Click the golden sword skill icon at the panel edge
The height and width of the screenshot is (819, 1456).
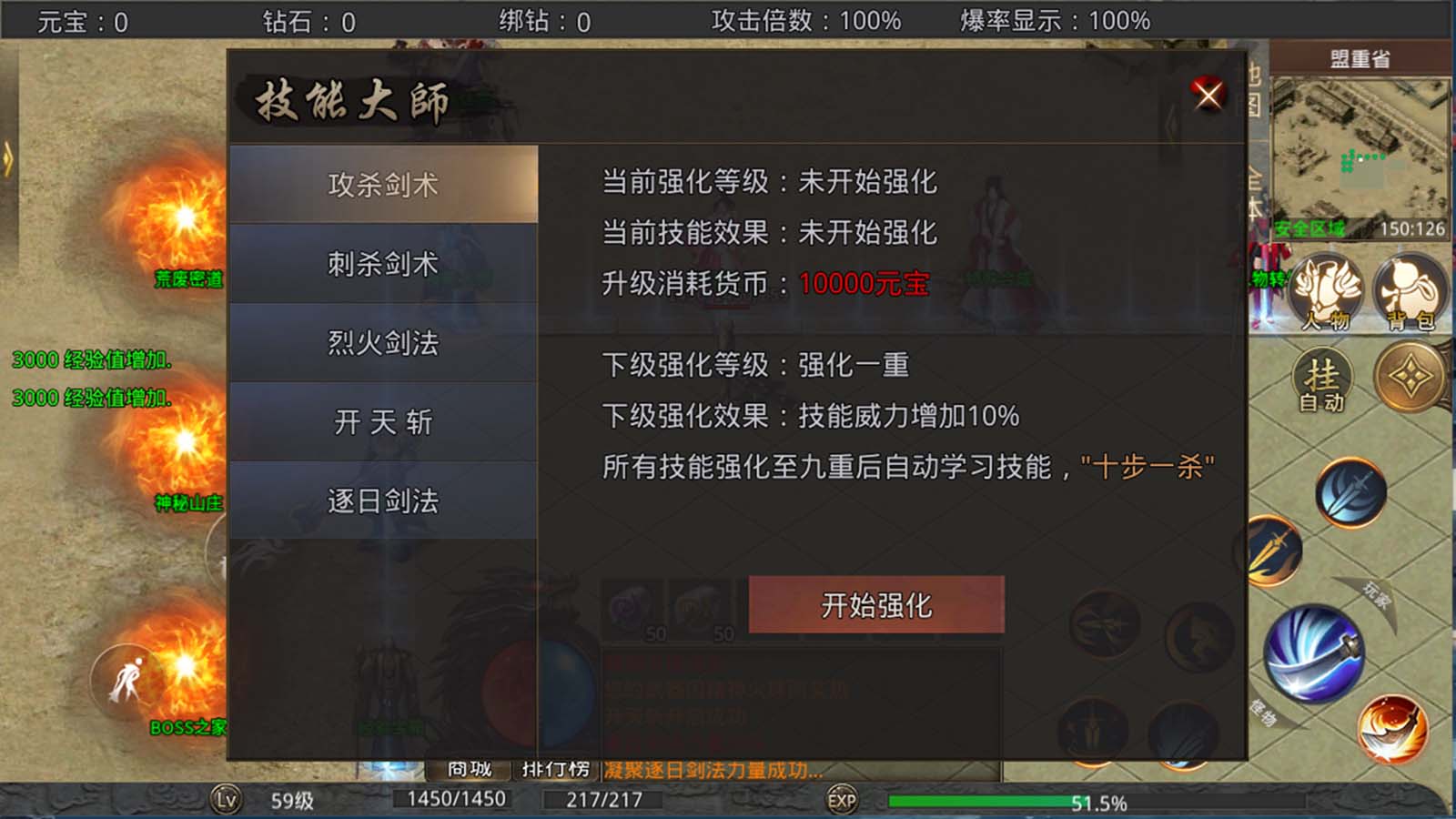(x=1274, y=550)
